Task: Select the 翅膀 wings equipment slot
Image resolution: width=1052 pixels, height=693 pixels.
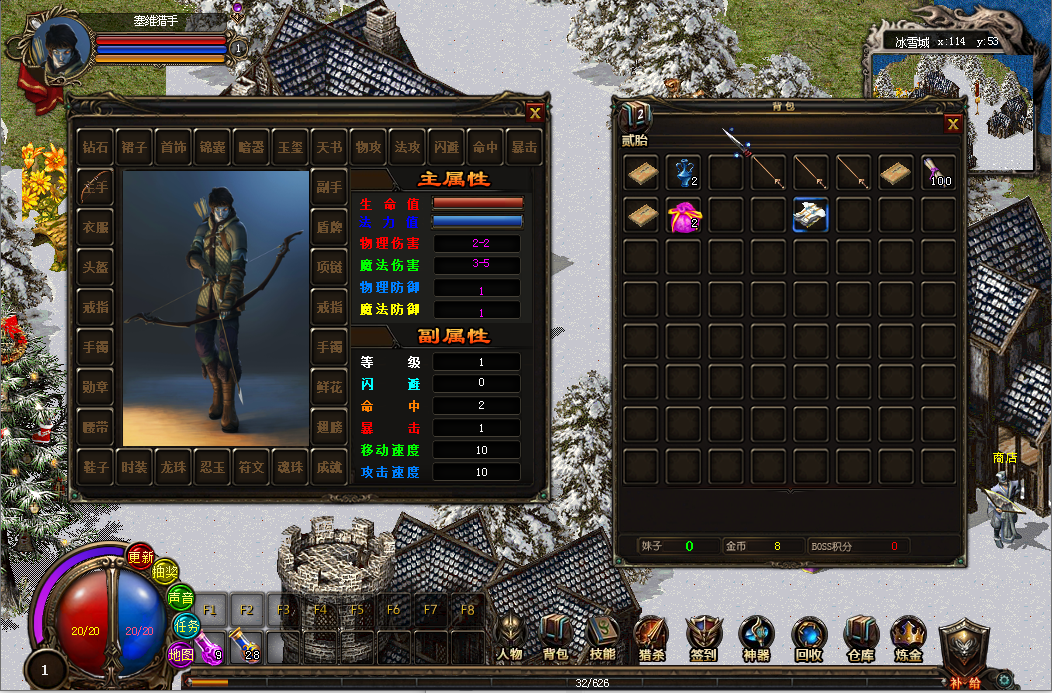Action: click(329, 427)
